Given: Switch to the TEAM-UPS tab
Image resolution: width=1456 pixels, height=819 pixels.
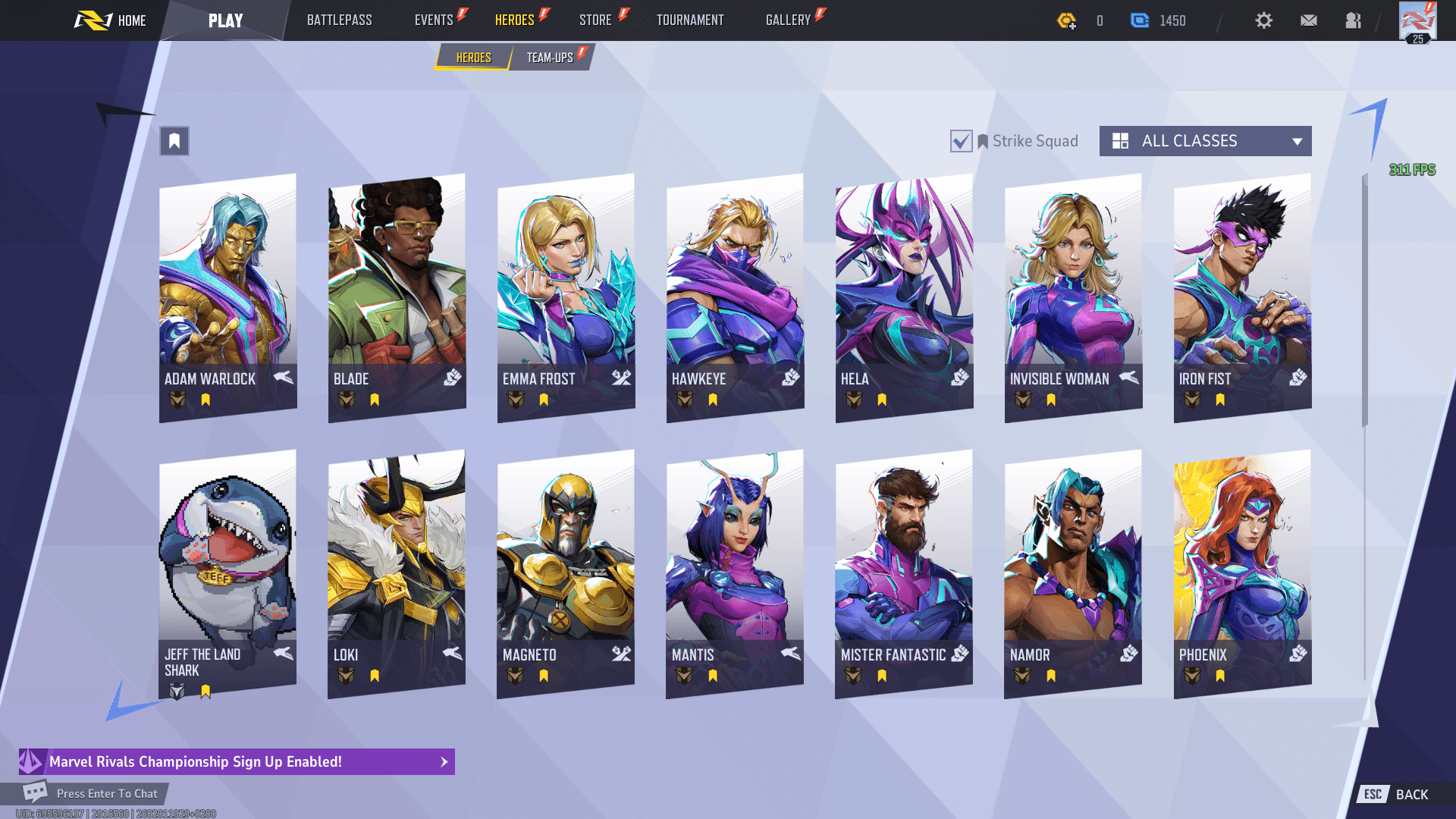Looking at the screenshot, I should coord(549,56).
